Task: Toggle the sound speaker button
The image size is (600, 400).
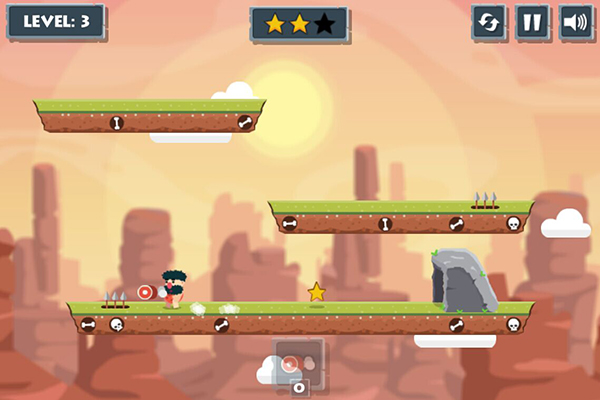Action: (x=576, y=23)
